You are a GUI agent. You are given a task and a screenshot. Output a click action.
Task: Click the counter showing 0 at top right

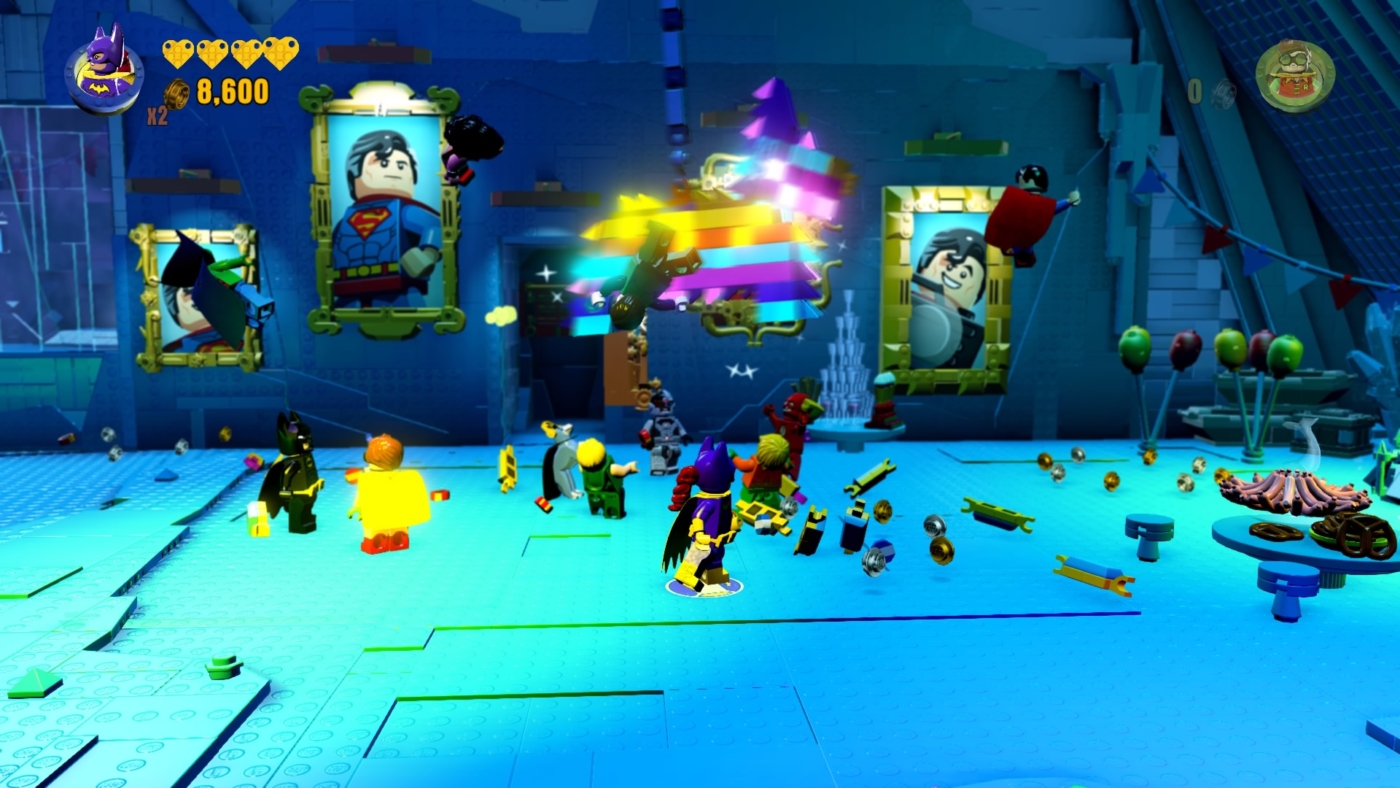tap(1193, 91)
